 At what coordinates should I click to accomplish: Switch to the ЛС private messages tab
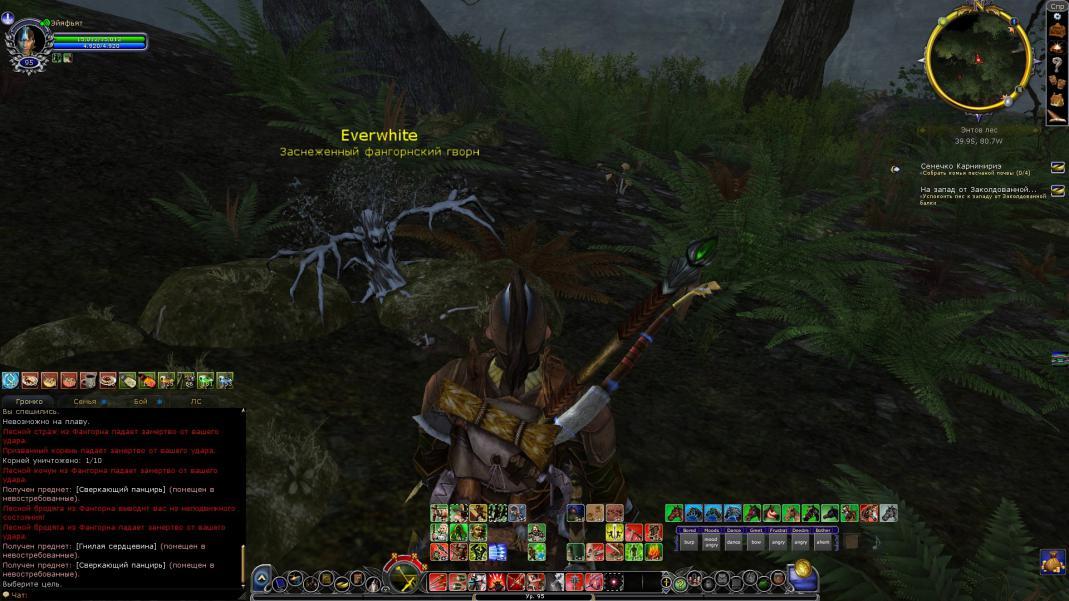tap(196, 401)
